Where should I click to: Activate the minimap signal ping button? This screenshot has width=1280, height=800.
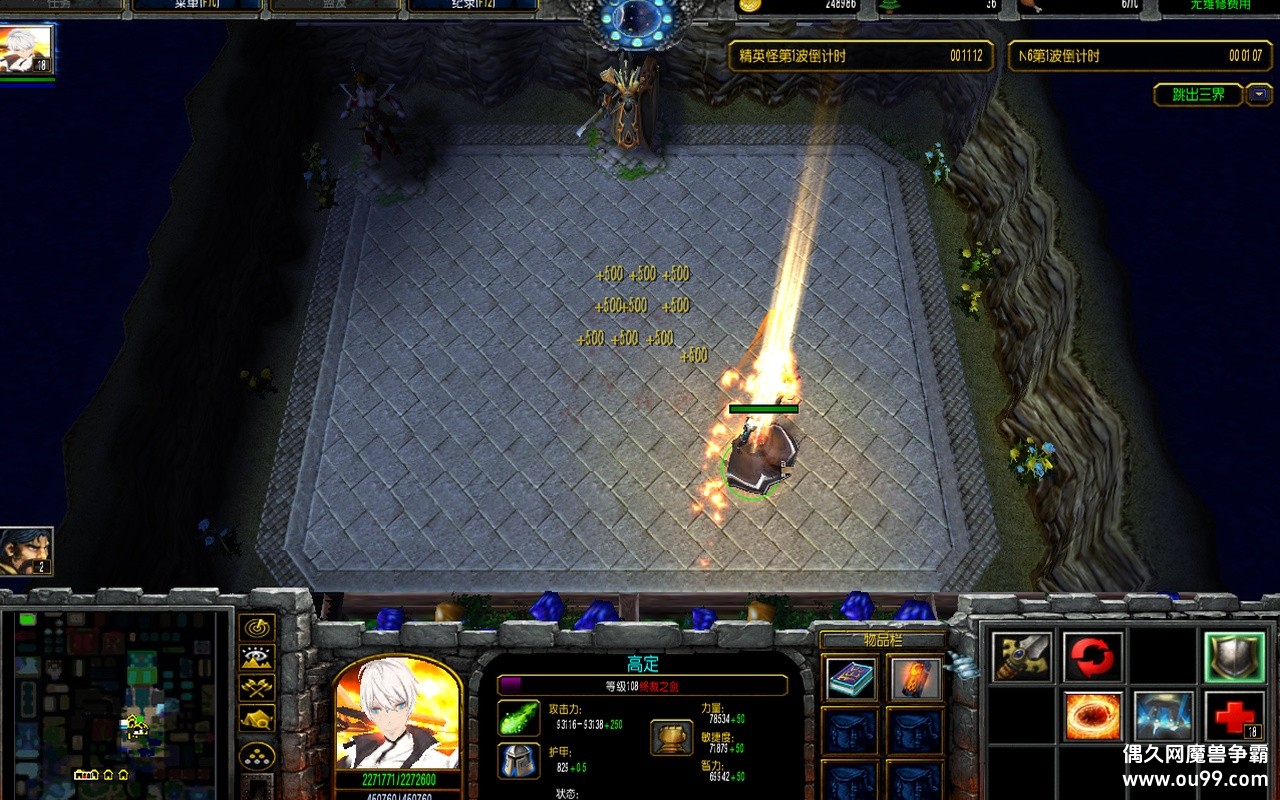click(257, 628)
